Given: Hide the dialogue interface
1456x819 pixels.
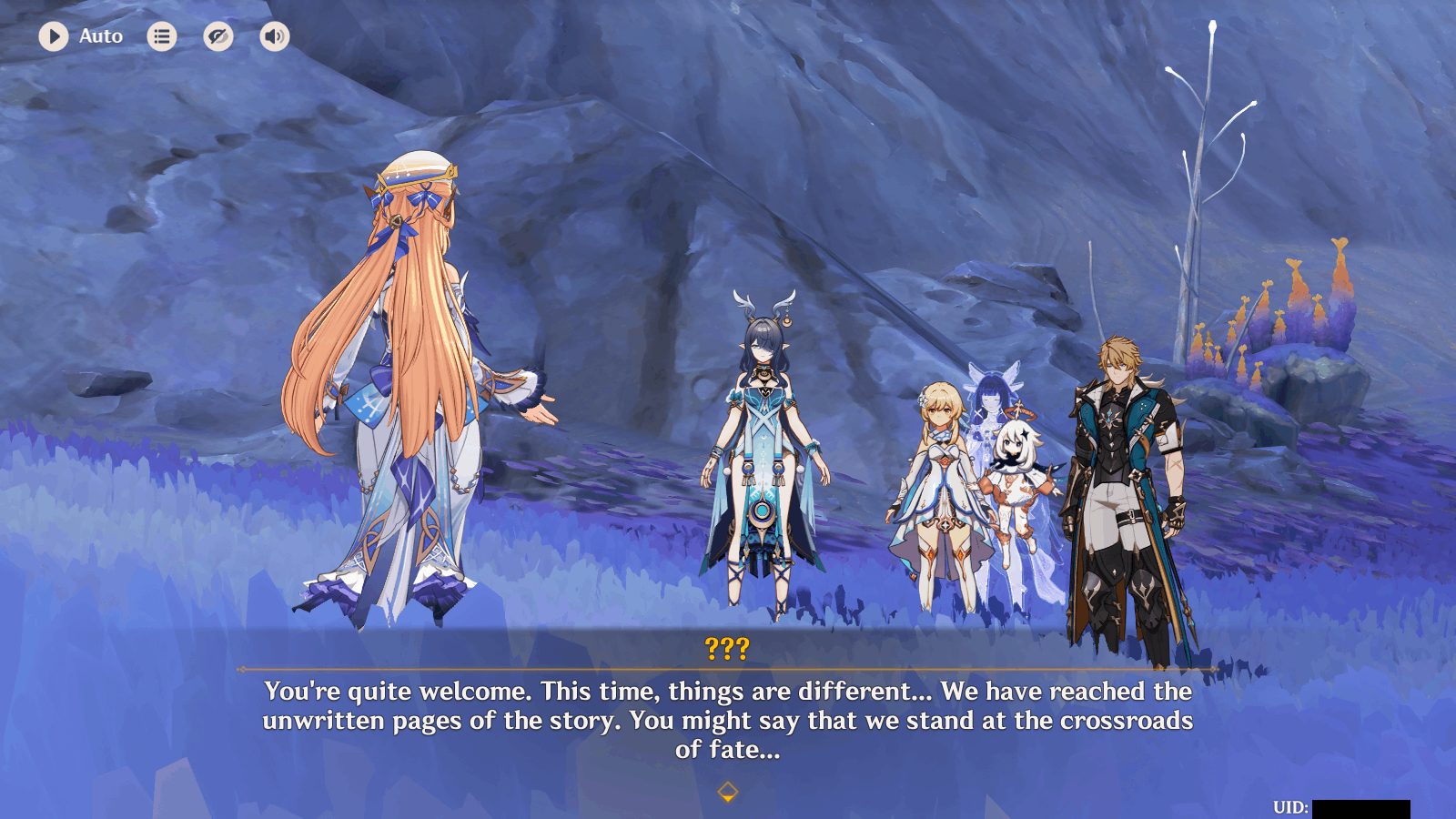Looking at the screenshot, I should (218, 36).
